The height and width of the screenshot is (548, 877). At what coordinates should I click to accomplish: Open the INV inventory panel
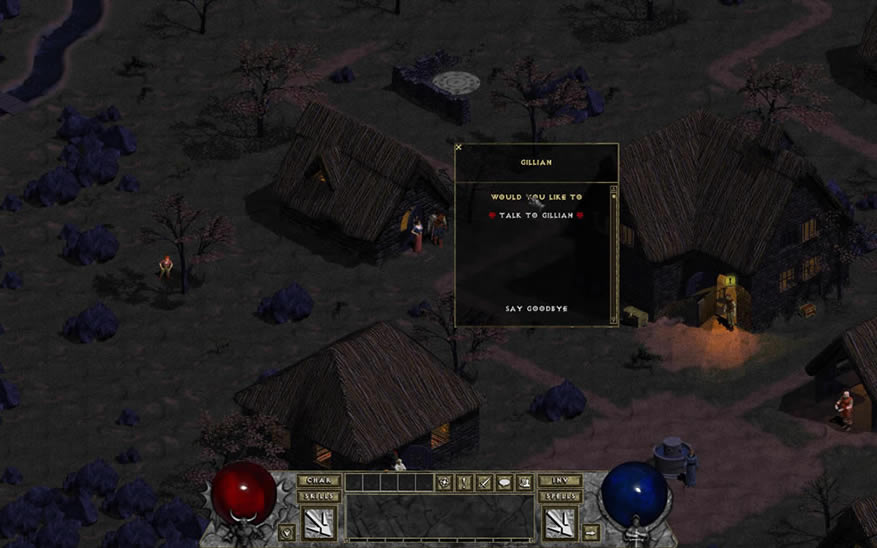560,481
